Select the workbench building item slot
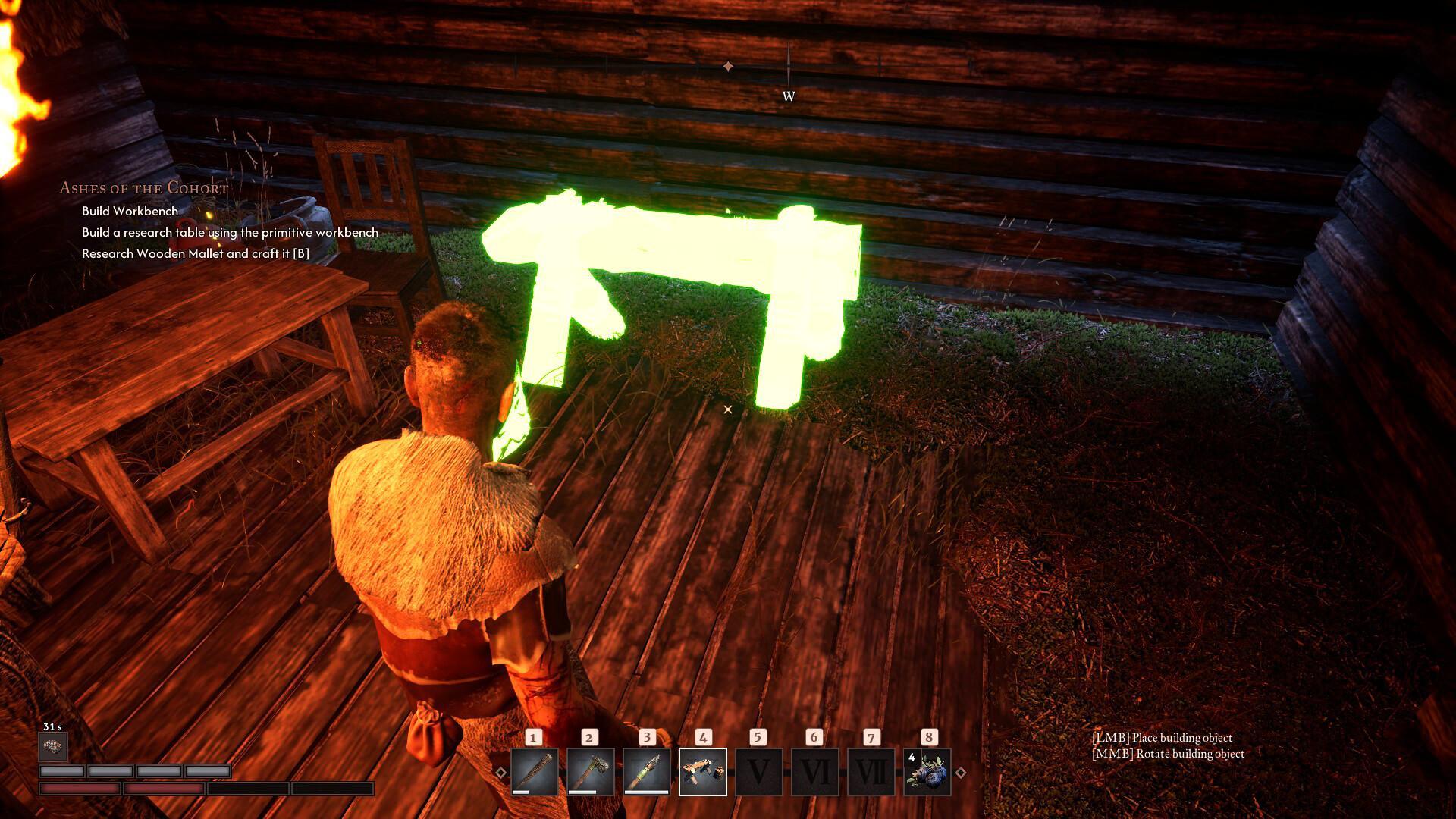1456x819 pixels. click(703, 772)
